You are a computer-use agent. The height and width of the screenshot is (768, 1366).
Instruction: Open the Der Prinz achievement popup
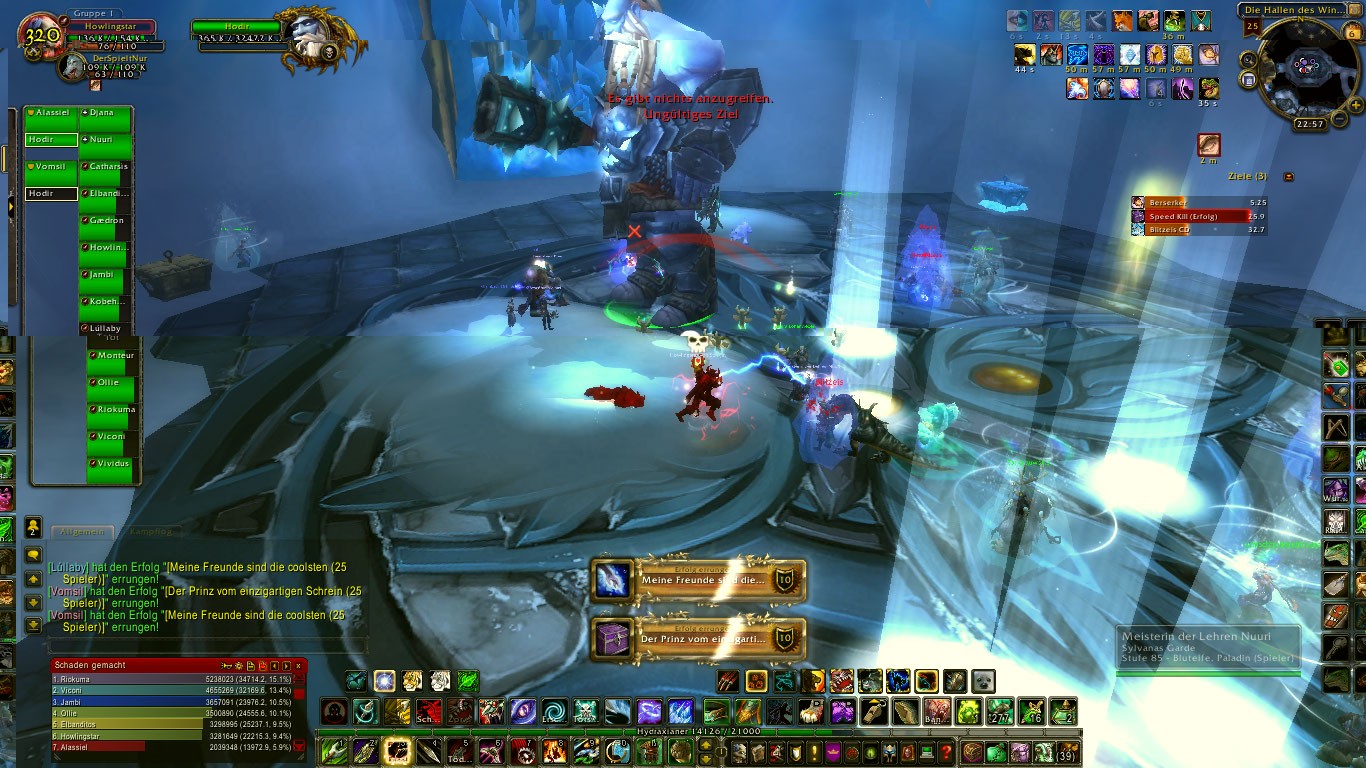click(698, 639)
